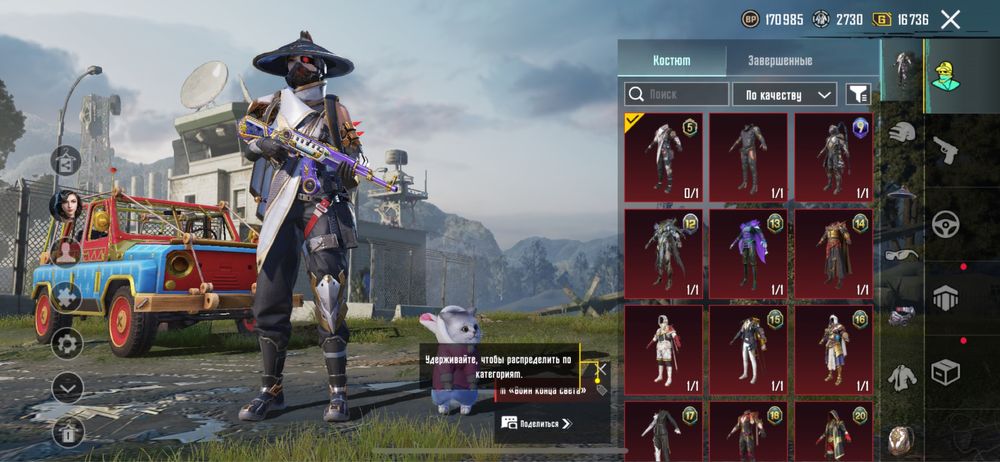Pick the white-blue suit costume numbered 15
Image resolution: width=1000 pixels, height=462 pixels.
tap(748, 349)
